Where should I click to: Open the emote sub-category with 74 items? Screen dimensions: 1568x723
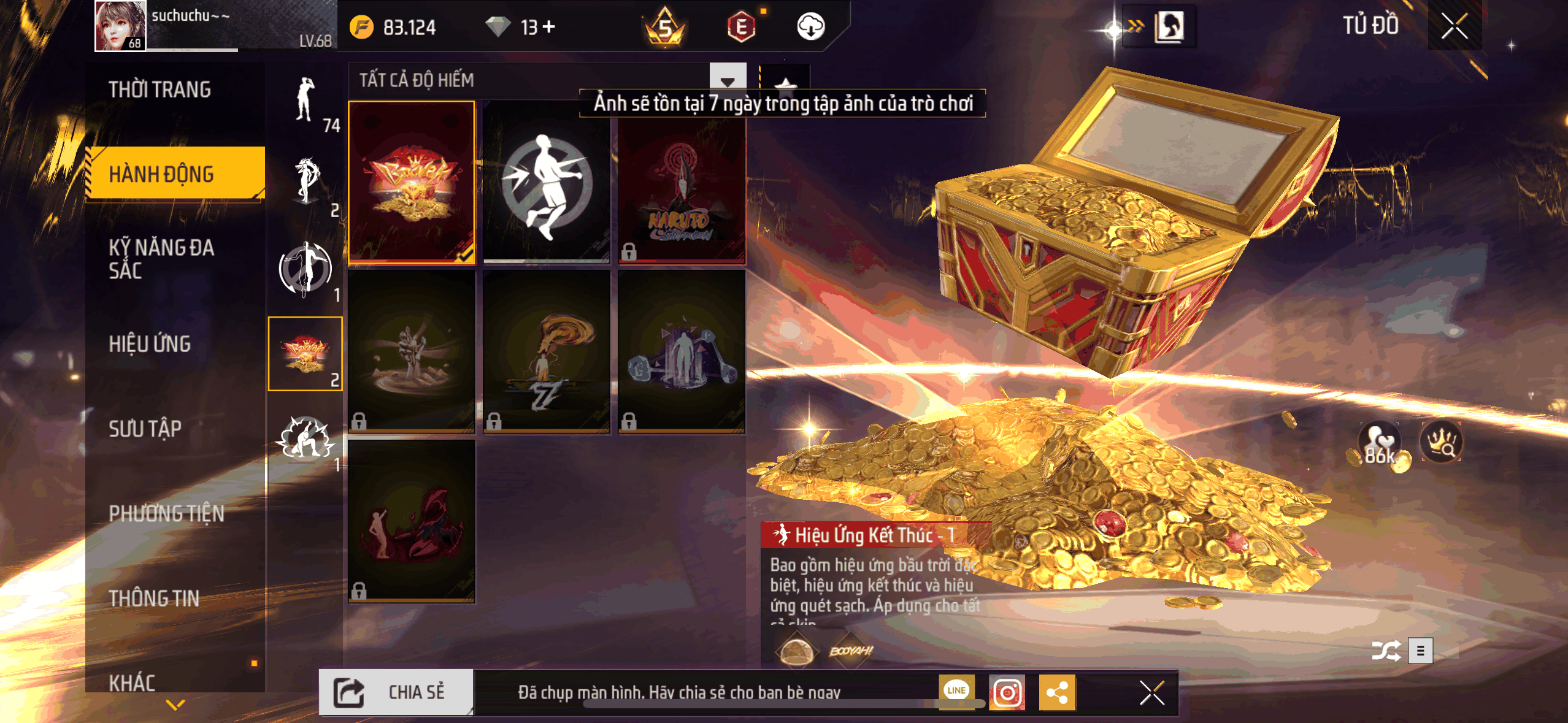(x=306, y=102)
